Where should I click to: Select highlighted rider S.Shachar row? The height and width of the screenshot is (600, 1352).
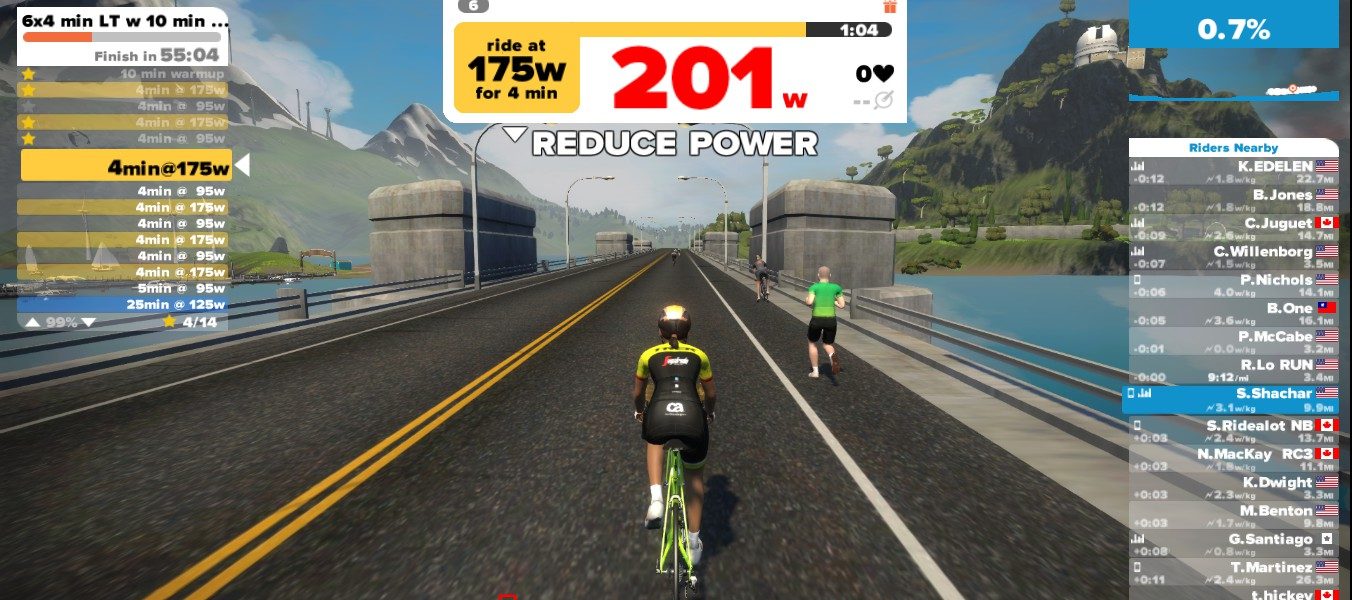point(1233,400)
